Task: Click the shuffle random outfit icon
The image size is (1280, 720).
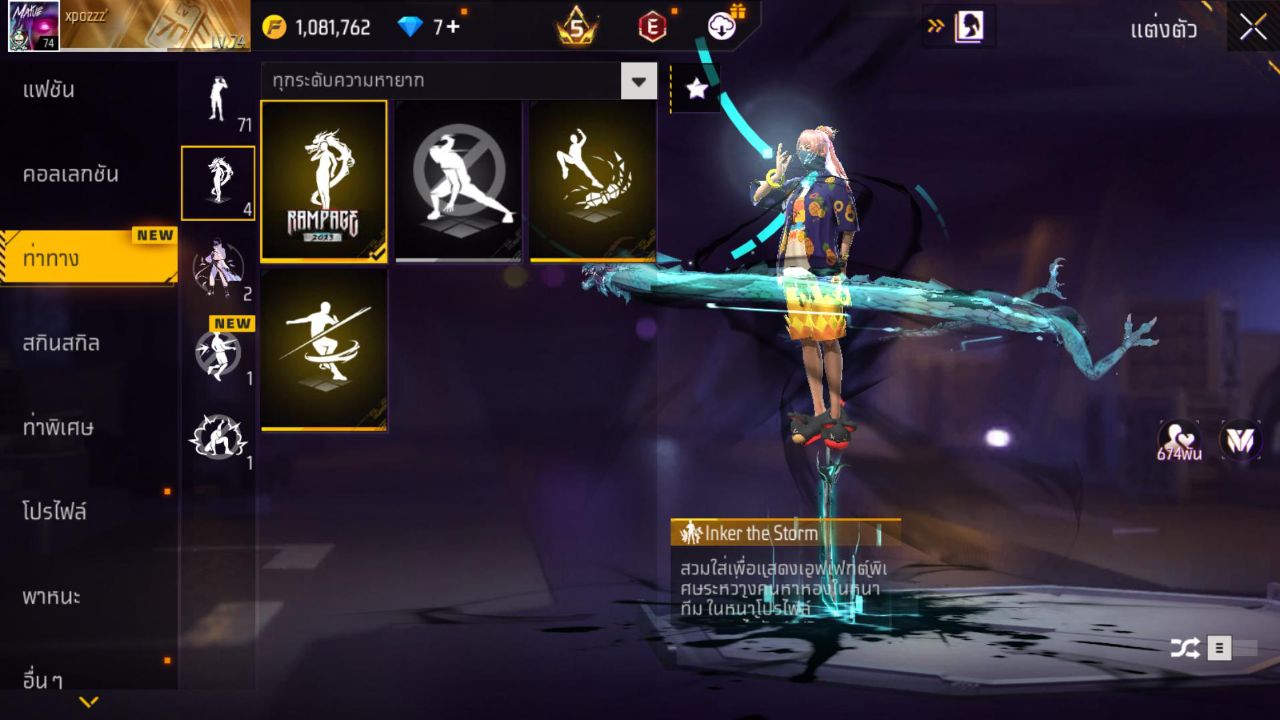Action: (x=1185, y=648)
